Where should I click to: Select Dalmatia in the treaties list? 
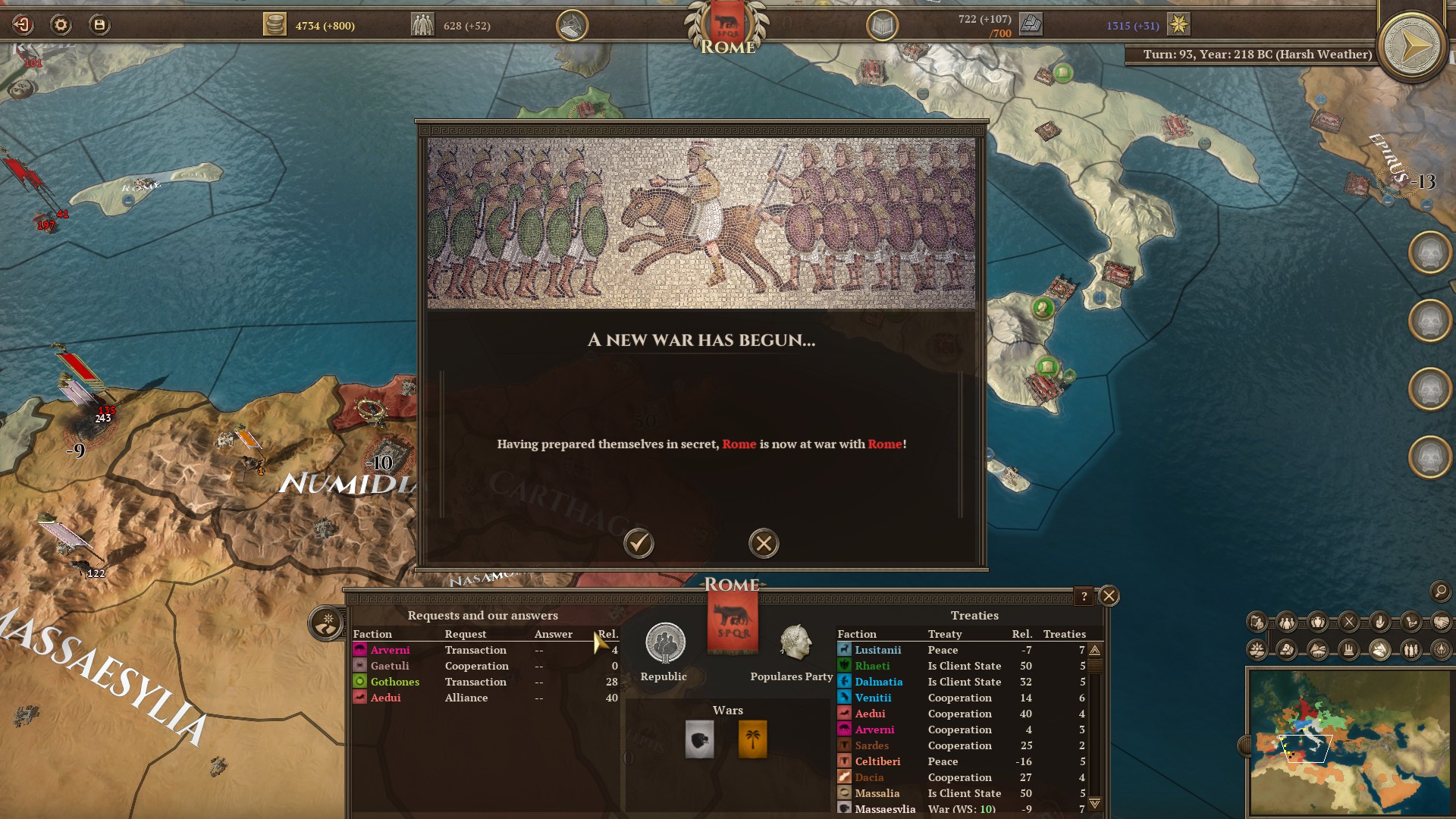tap(879, 682)
